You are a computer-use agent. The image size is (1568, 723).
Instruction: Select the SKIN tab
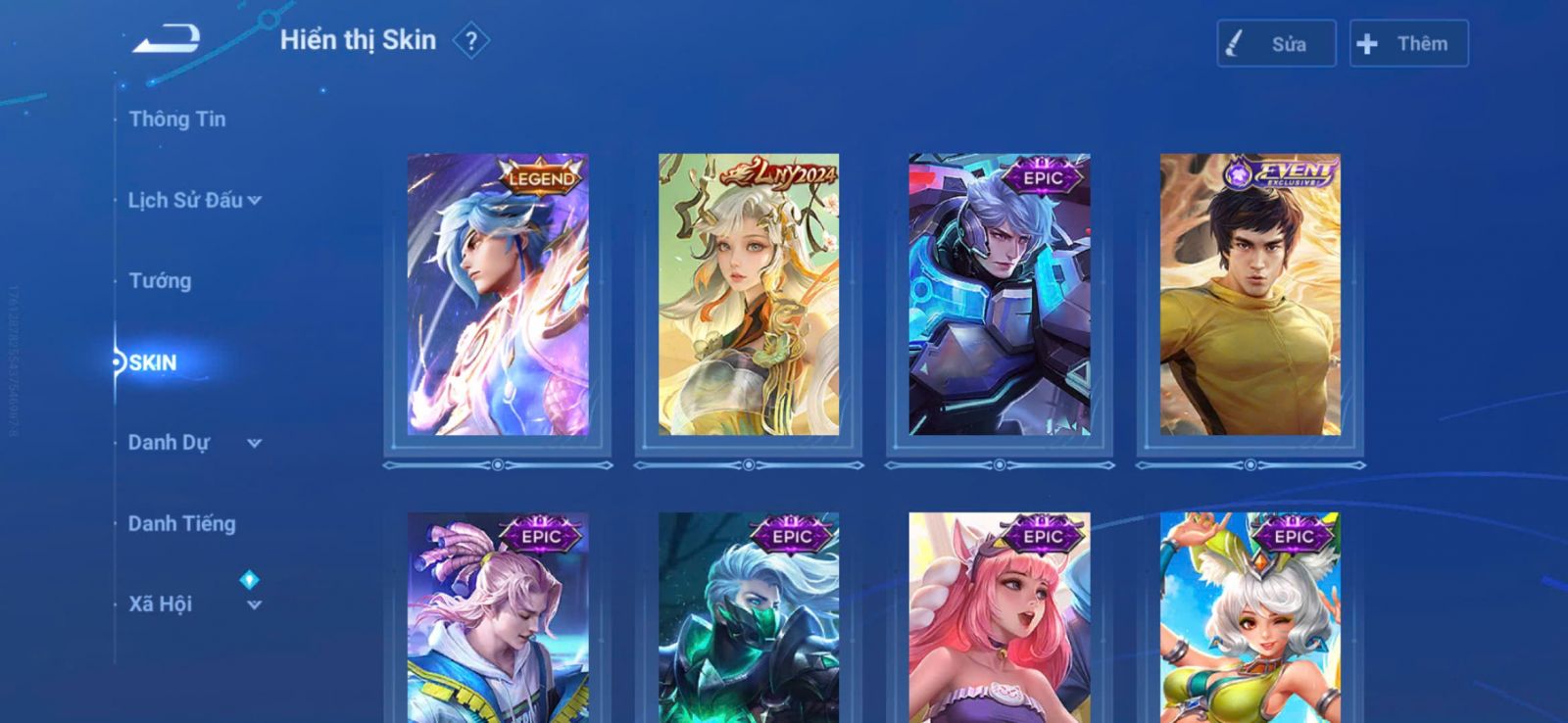point(153,362)
